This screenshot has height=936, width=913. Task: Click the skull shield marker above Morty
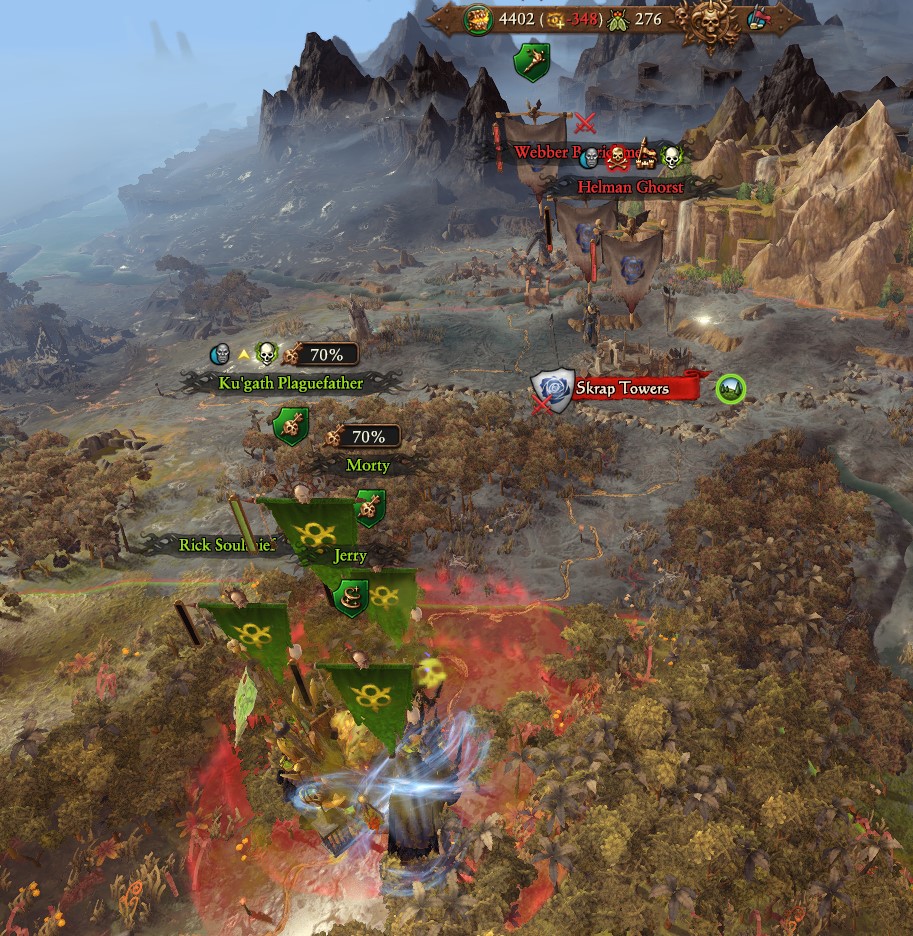[290, 427]
